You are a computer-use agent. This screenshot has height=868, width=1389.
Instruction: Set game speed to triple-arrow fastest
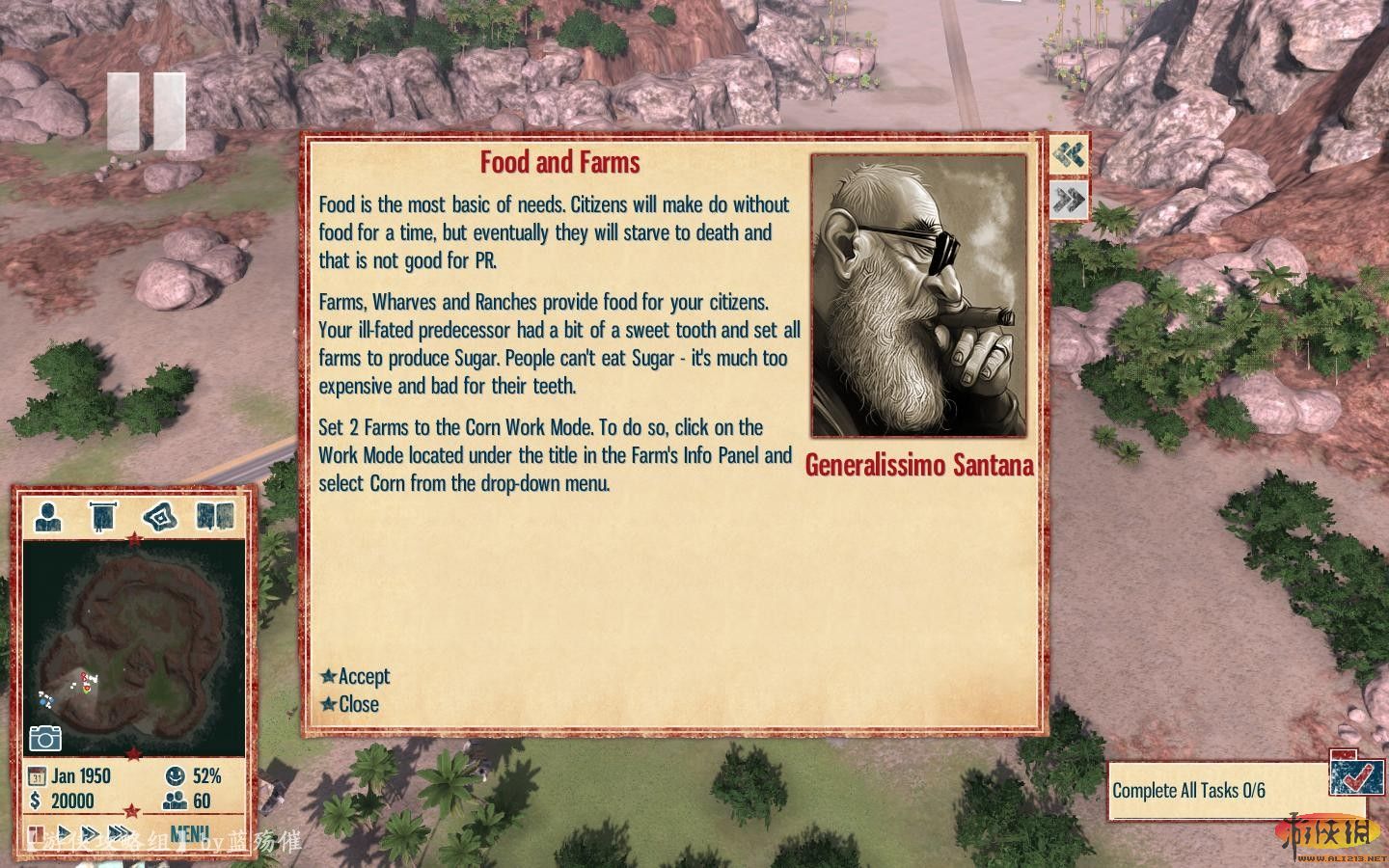[x=122, y=833]
